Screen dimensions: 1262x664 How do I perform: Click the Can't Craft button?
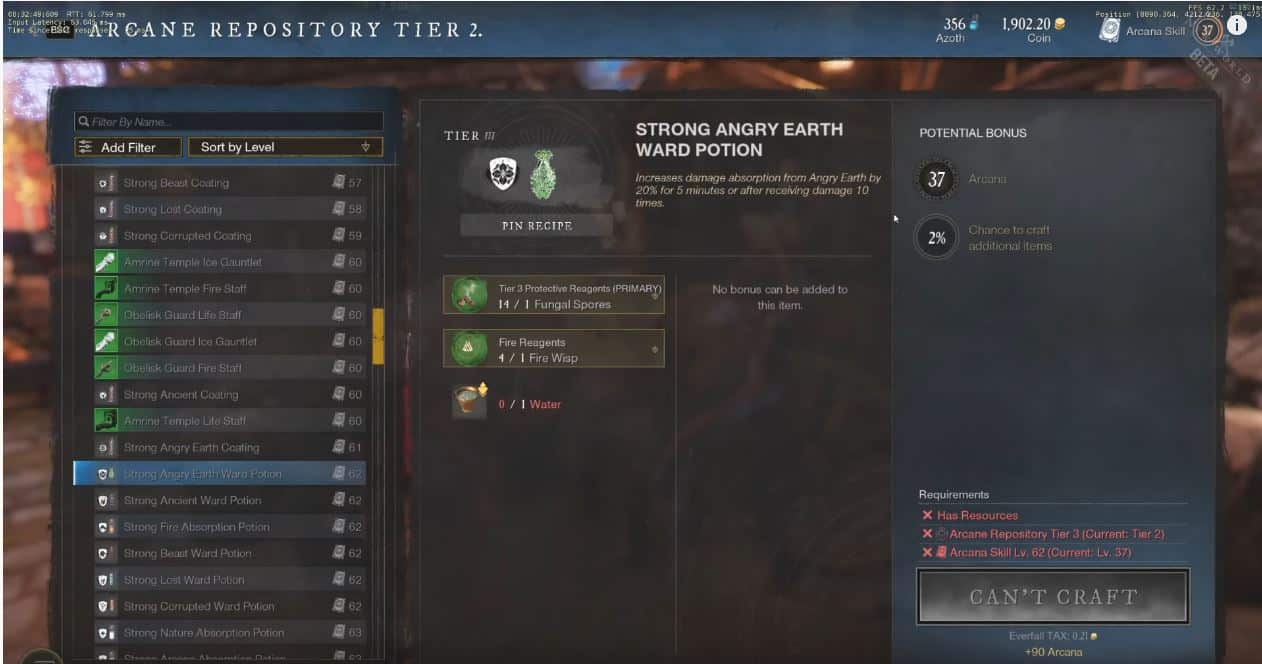[x=1052, y=597]
